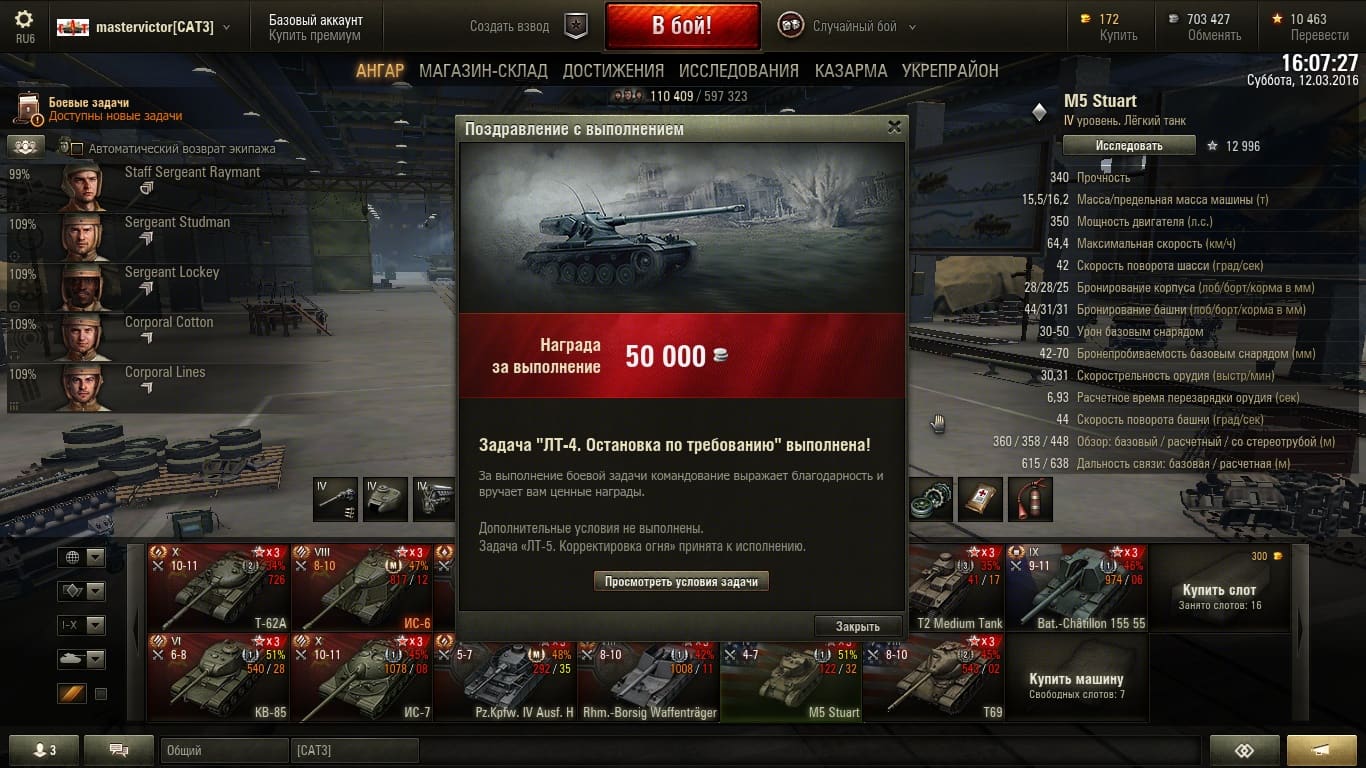The height and width of the screenshot is (768, 1366).
Task: Close the congratulation dialog with the X
Action: tap(894, 127)
